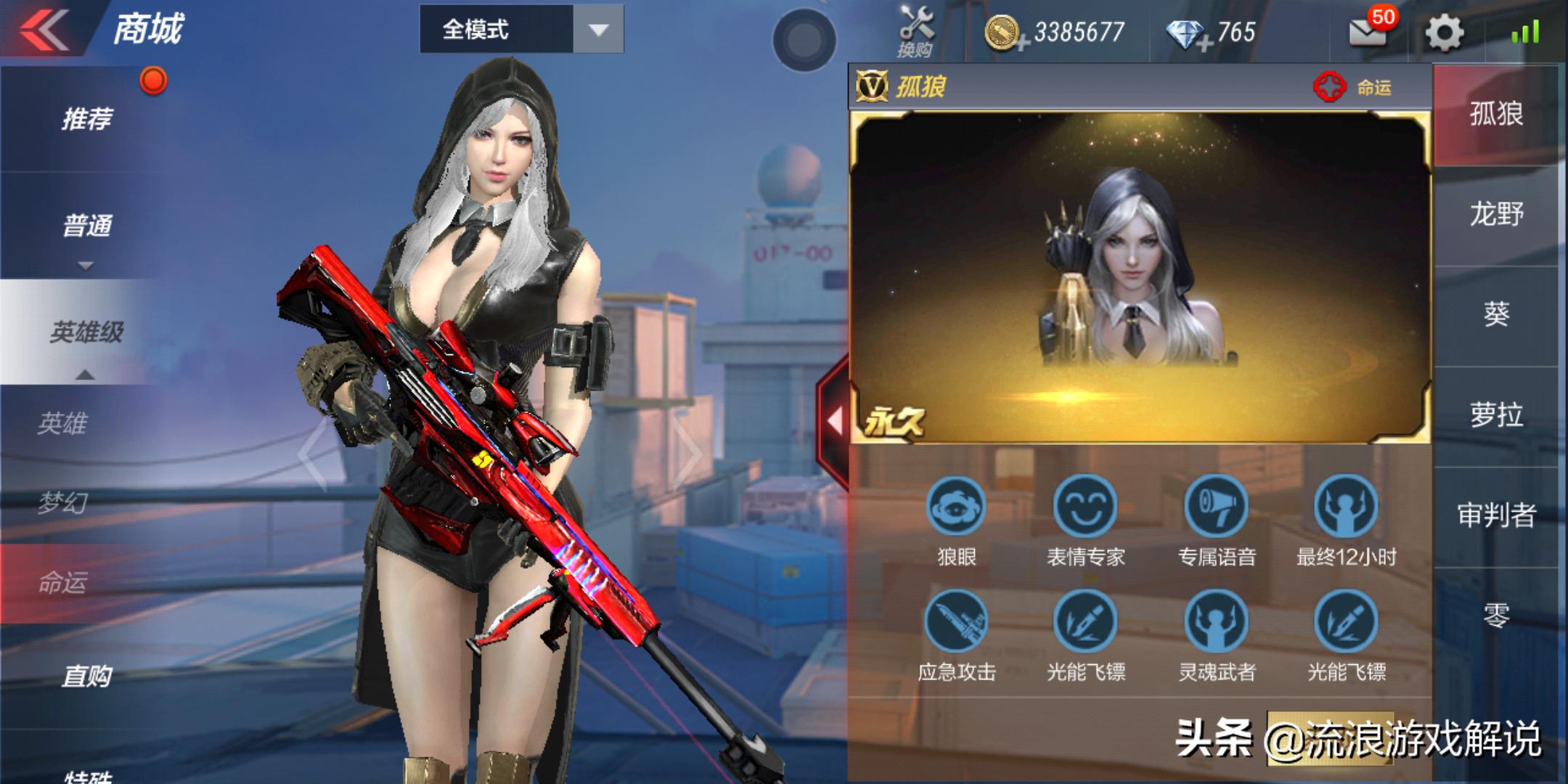Select the 英雄级 shop category
1568x784 pixels.
click(x=87, y=332)
